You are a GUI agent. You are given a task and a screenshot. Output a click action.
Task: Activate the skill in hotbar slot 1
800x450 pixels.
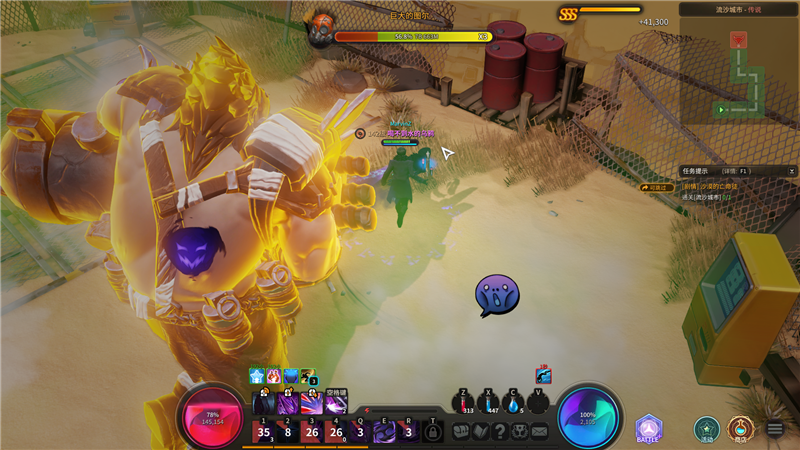265,431
